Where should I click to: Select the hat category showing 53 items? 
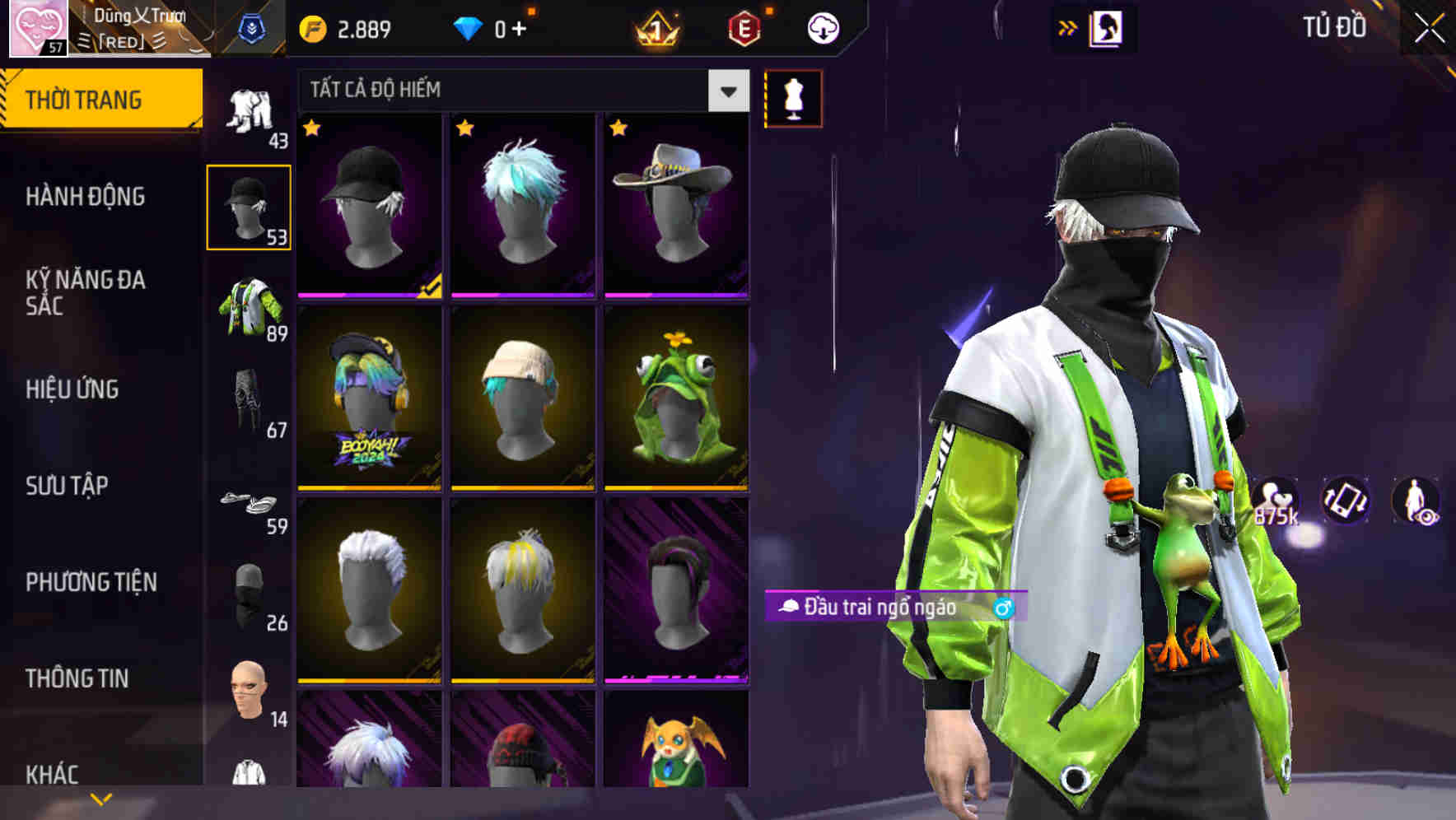pos(250,205)
